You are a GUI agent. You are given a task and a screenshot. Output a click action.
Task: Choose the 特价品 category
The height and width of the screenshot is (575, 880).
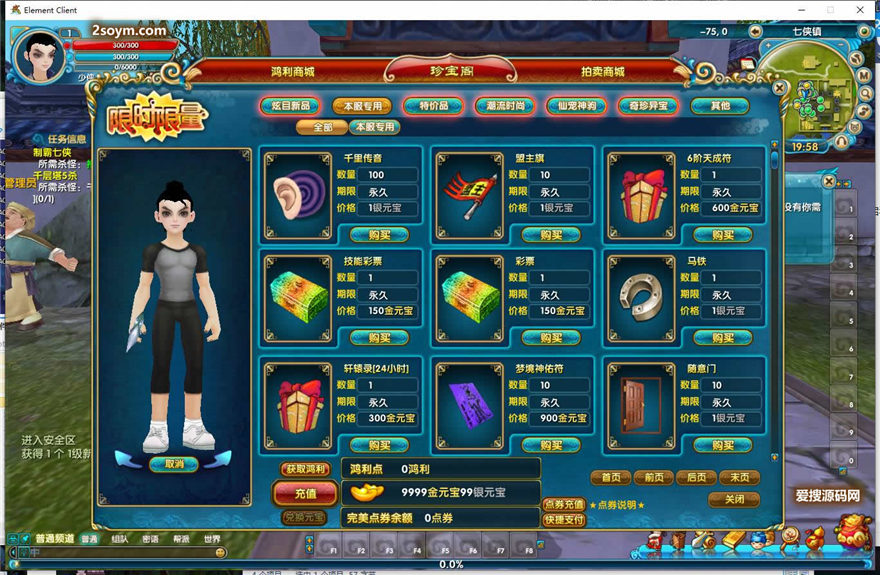tap(432, 106)
